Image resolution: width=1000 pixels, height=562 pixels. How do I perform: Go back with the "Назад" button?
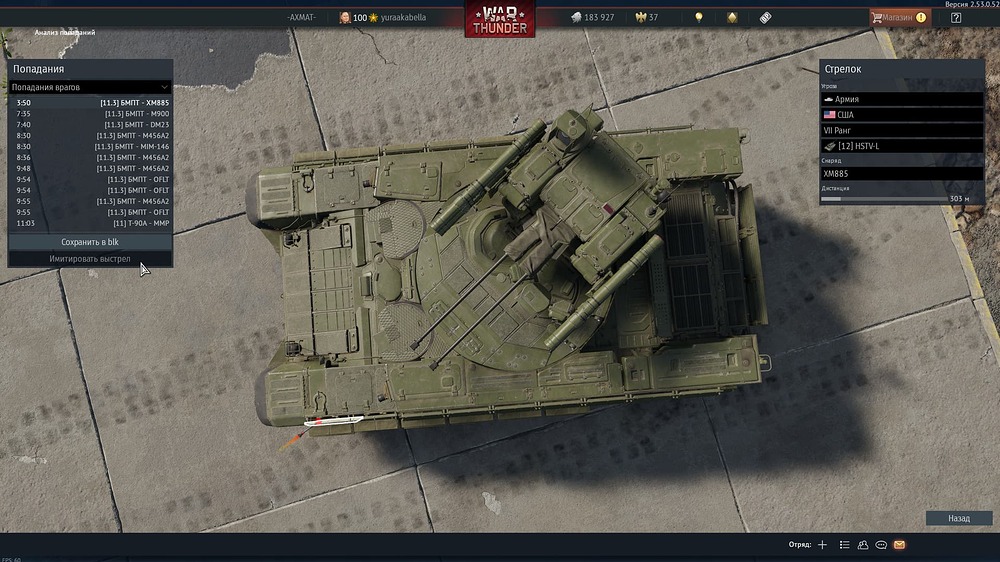tap(959, 519)
